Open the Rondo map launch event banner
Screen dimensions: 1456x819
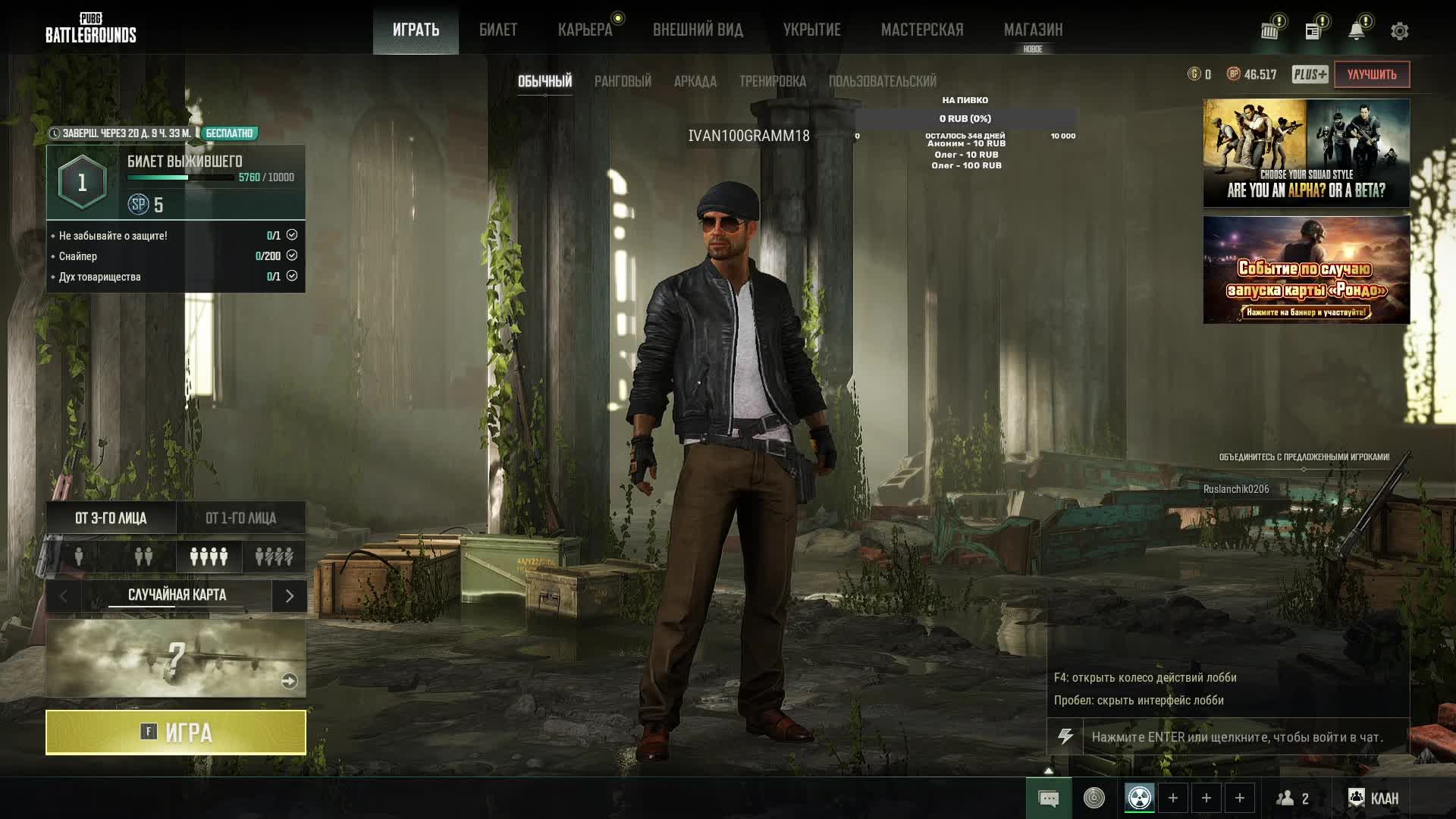1306,270
